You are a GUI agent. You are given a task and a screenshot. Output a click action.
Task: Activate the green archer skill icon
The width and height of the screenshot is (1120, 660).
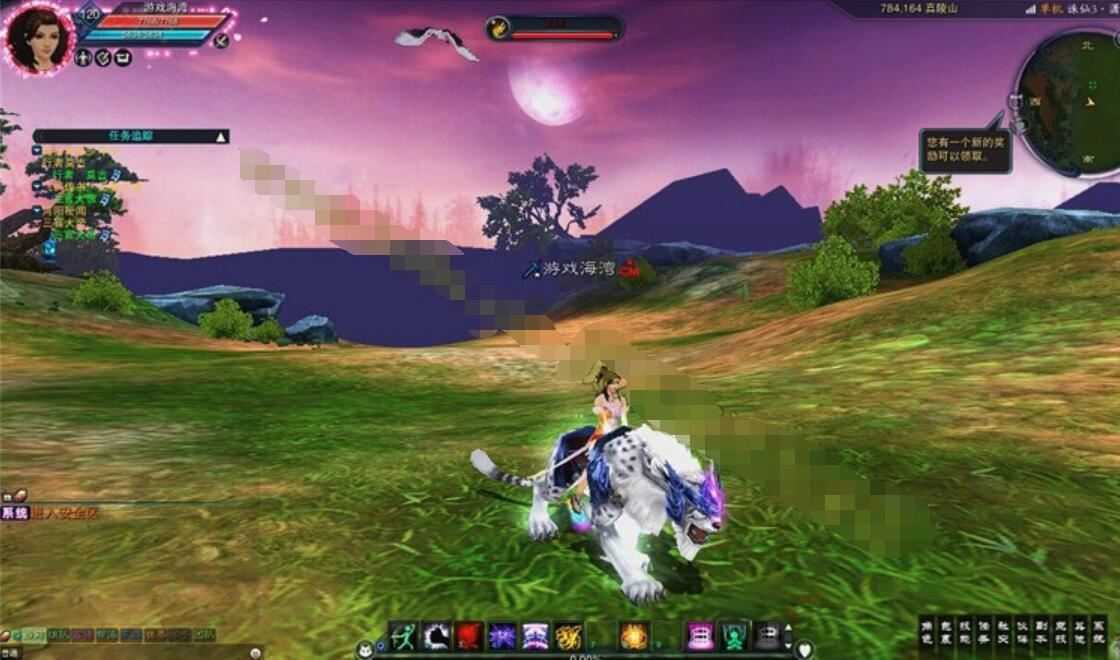click(x=403, y=635)
